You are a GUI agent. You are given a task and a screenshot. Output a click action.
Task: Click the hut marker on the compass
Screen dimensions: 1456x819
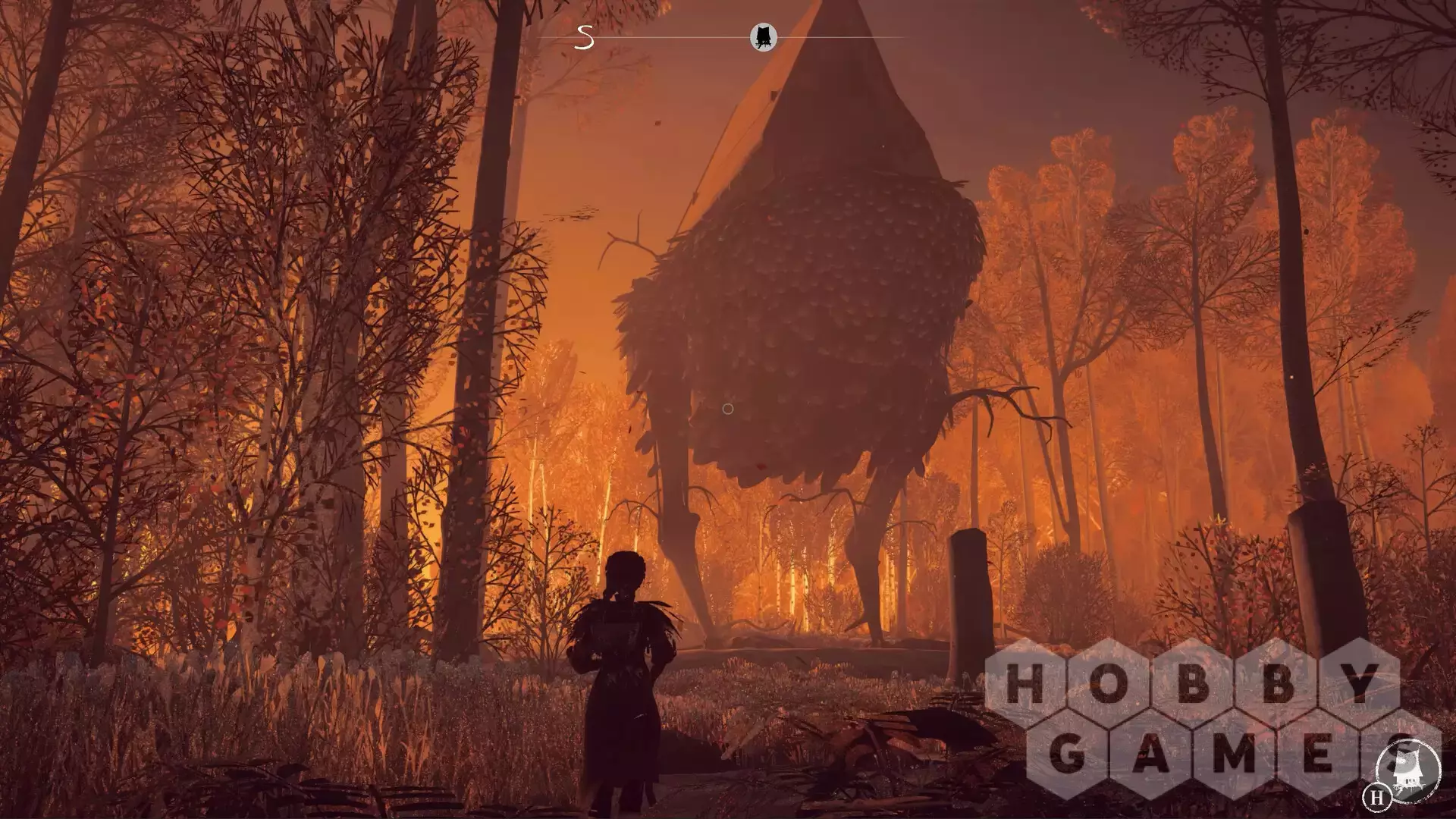[763, 36]
